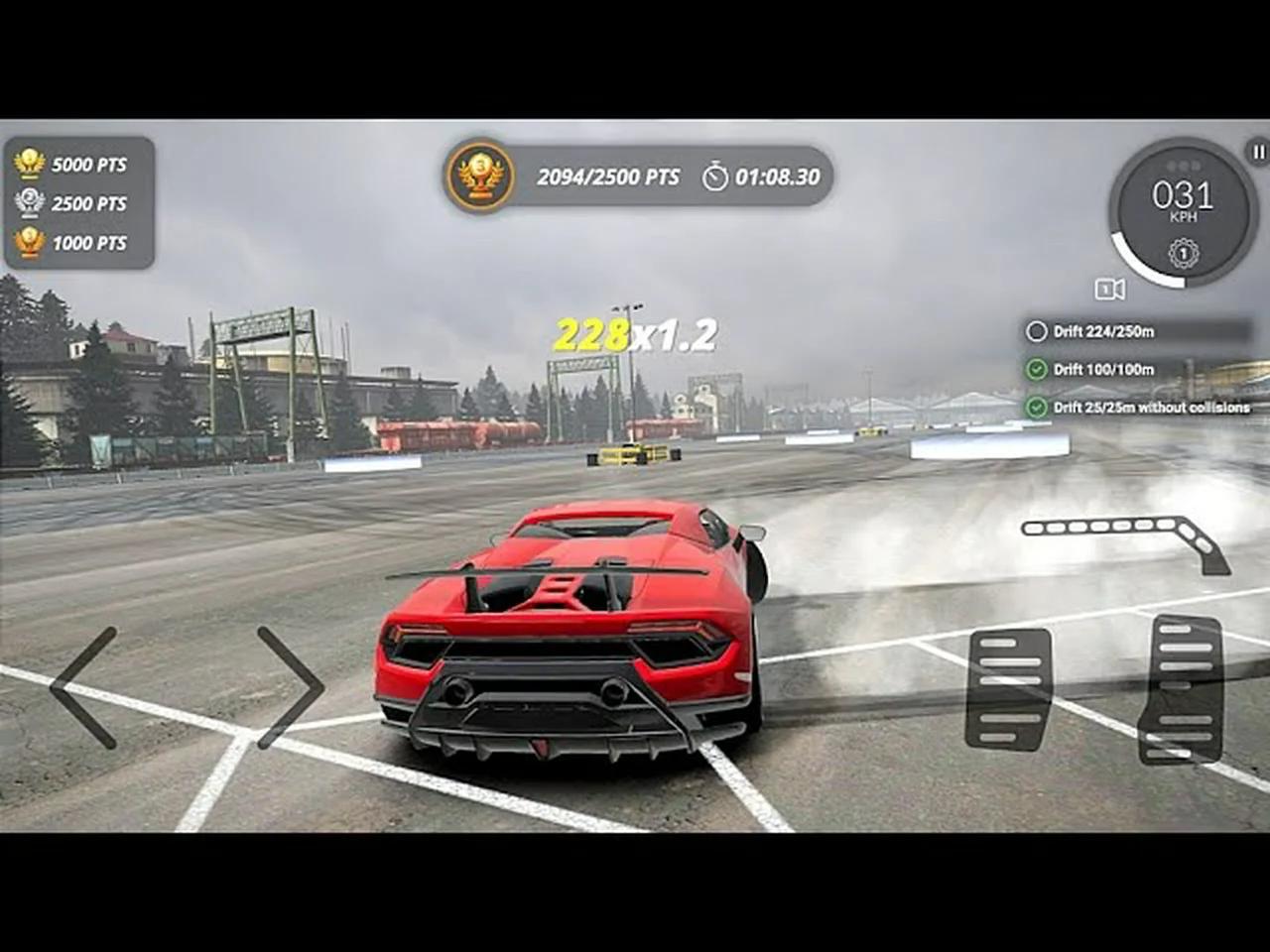Toggle completion circle for Drift 224/250m objective
Screen dimensions: 1270x952
[x=1038, y=330]
